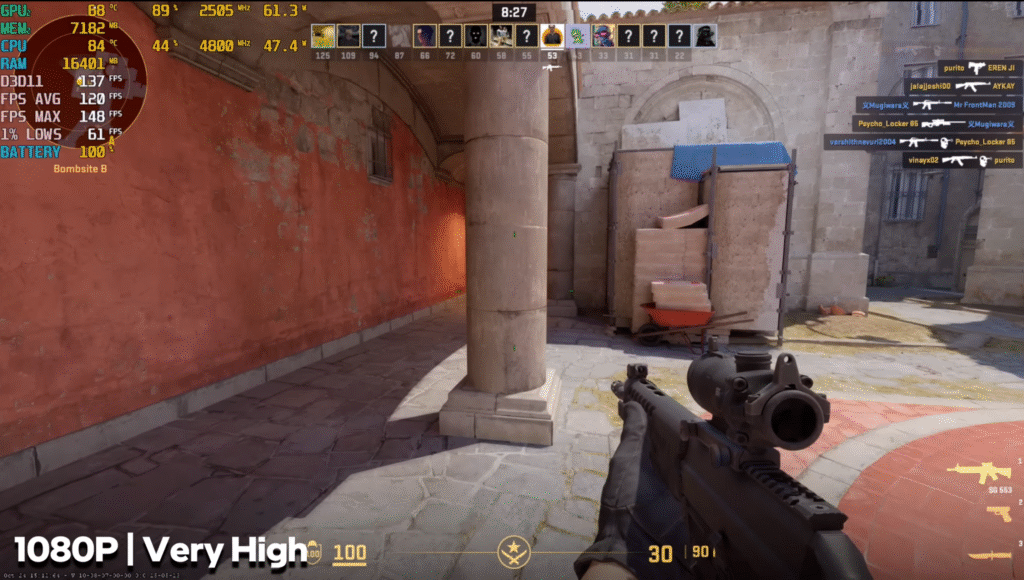Select the knife weapon slot
Image resolution: width=1024 pixels, height=580 pixels.
point(989,556)
